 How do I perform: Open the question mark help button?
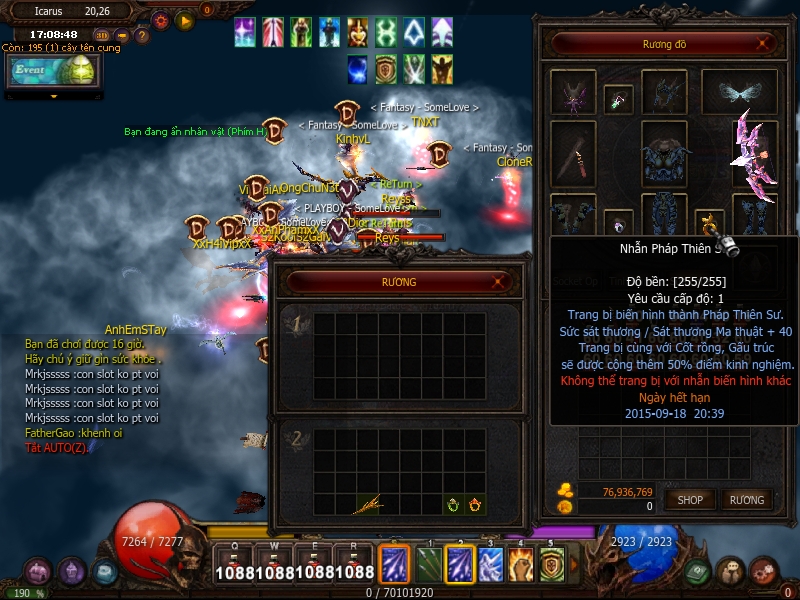point(142,36)
